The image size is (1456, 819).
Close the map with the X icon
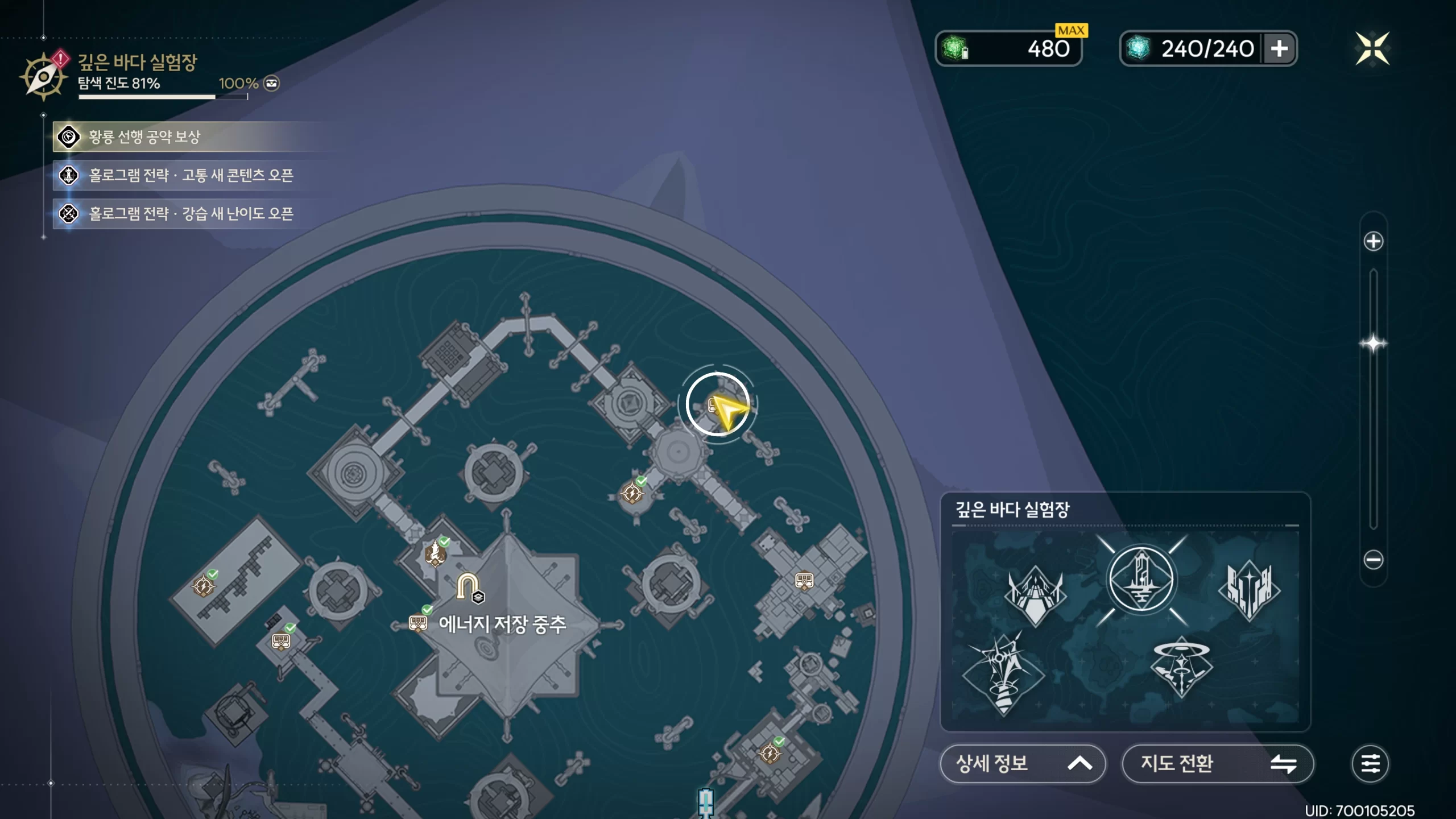pyautogui.click(x=1372, y=48)
